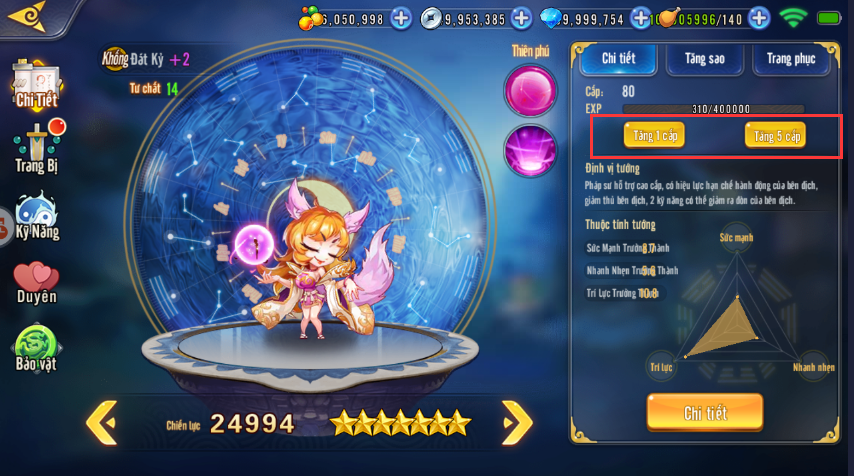Image resolution: width=854 pixels, height=476 pixels.
Task: Add stamina with the plus button
Action: (x=759, y=18)
